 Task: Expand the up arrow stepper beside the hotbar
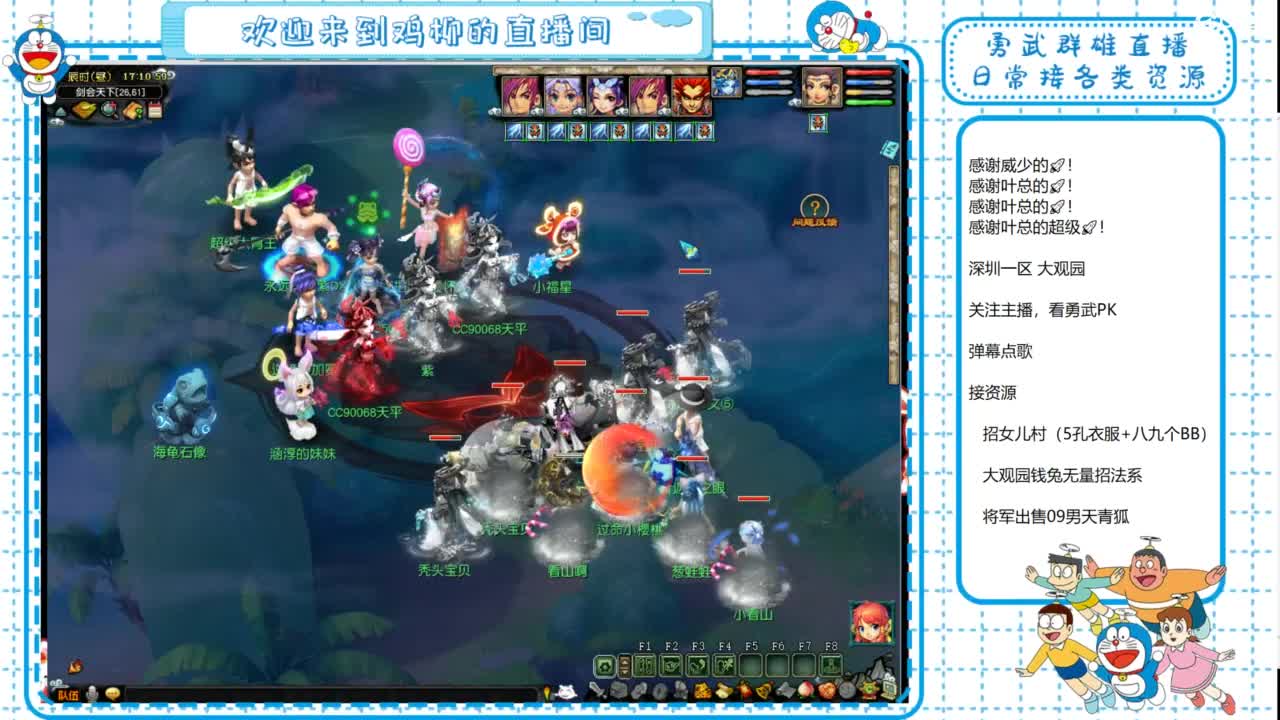624,661
